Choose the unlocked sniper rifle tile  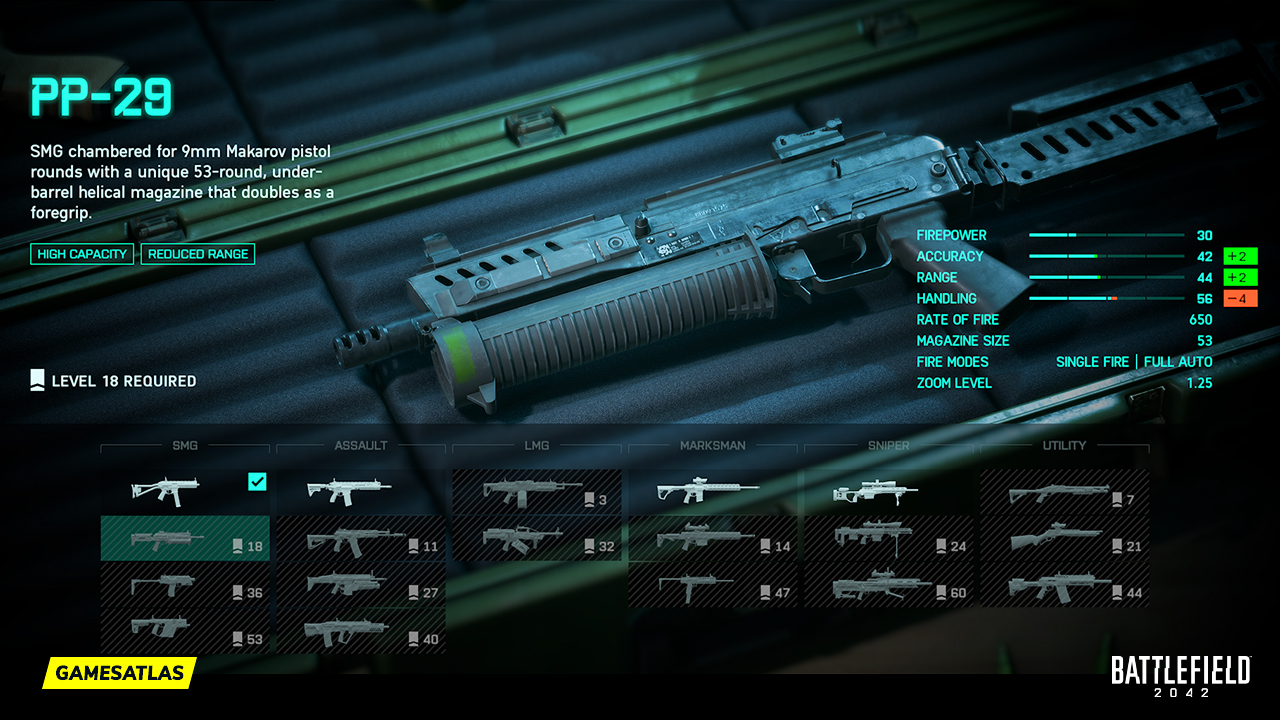click(x=889, y=491)
